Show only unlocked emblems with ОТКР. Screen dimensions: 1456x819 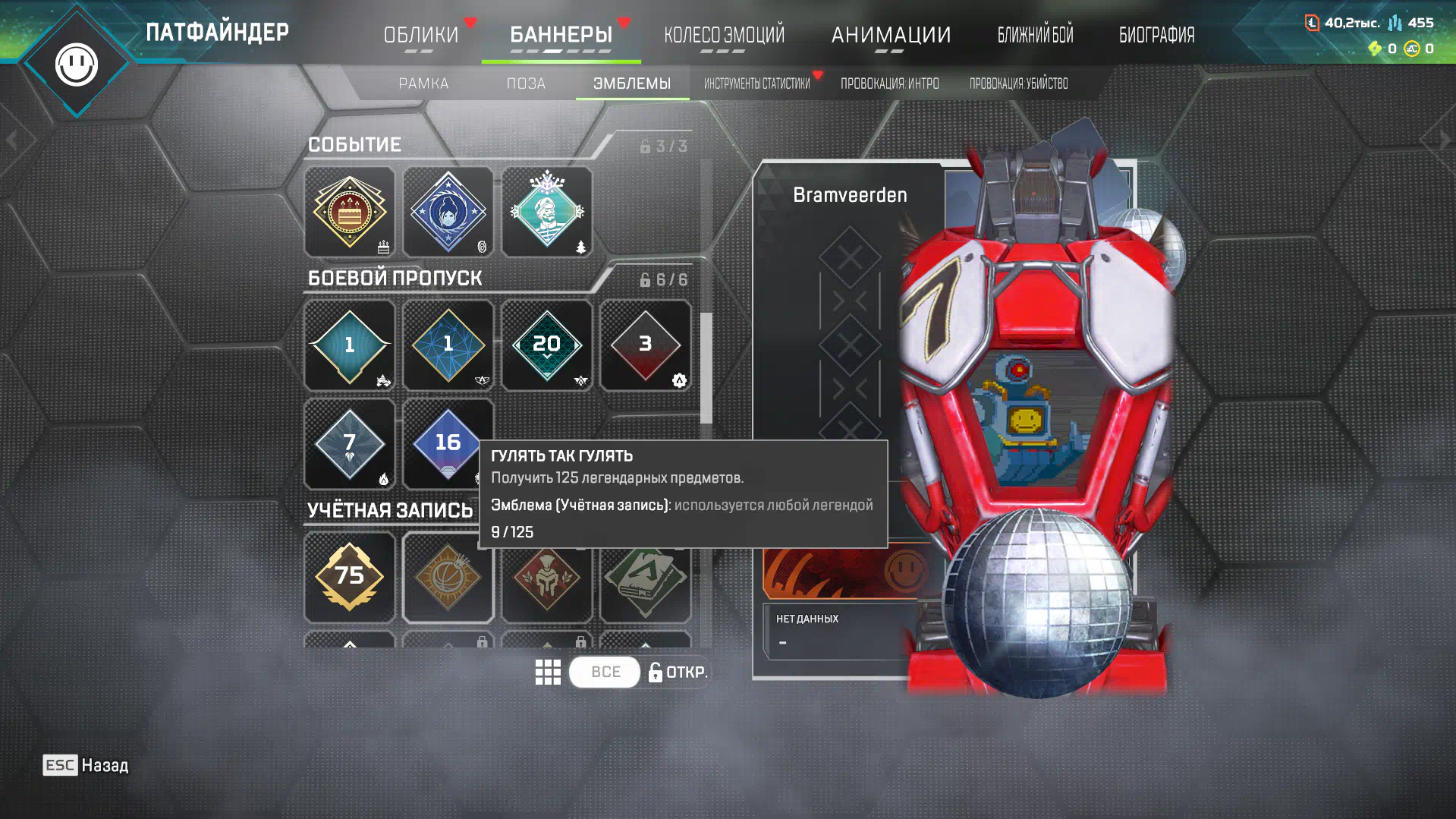coord(678,672)
